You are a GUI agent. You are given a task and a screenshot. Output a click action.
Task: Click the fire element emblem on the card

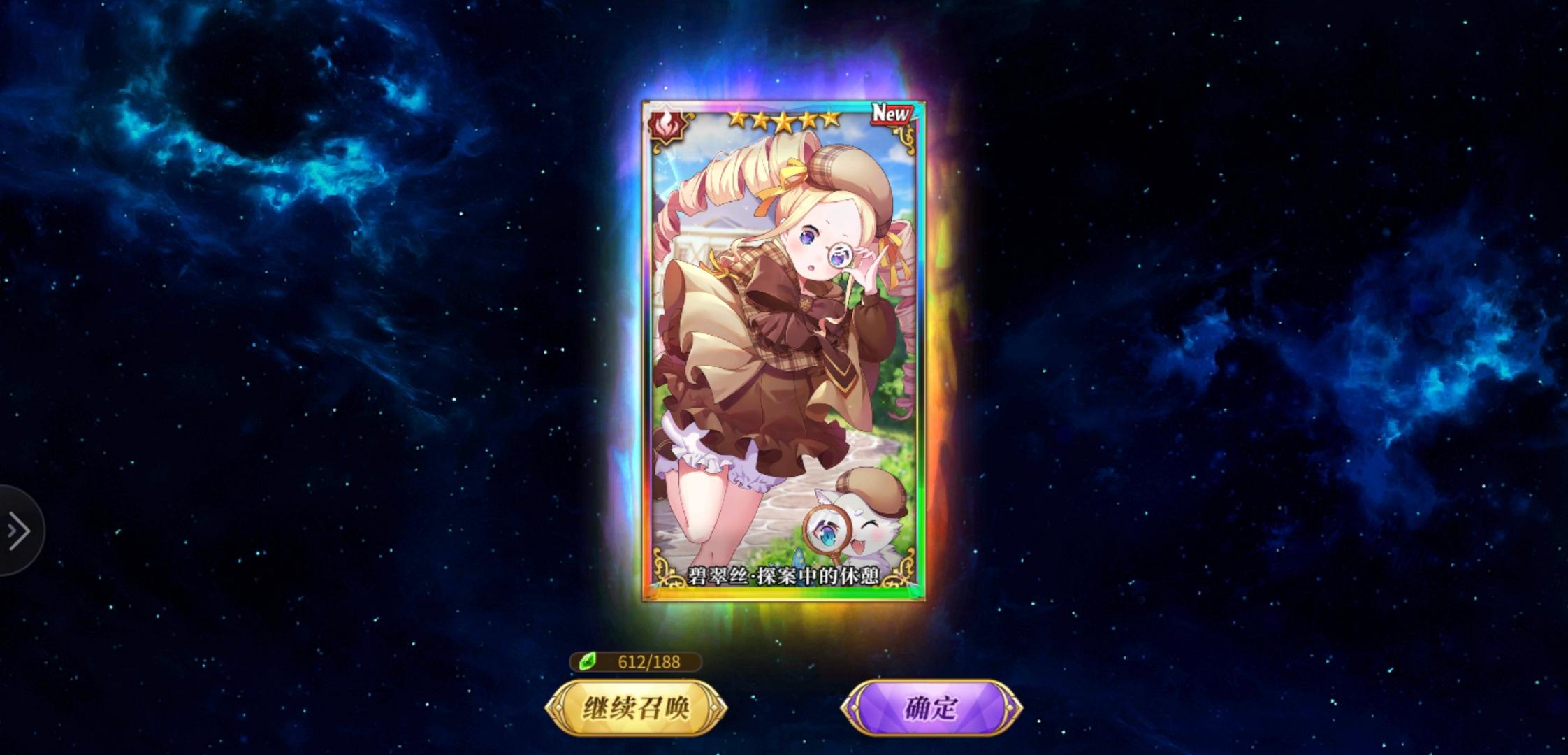click(667, 126)
